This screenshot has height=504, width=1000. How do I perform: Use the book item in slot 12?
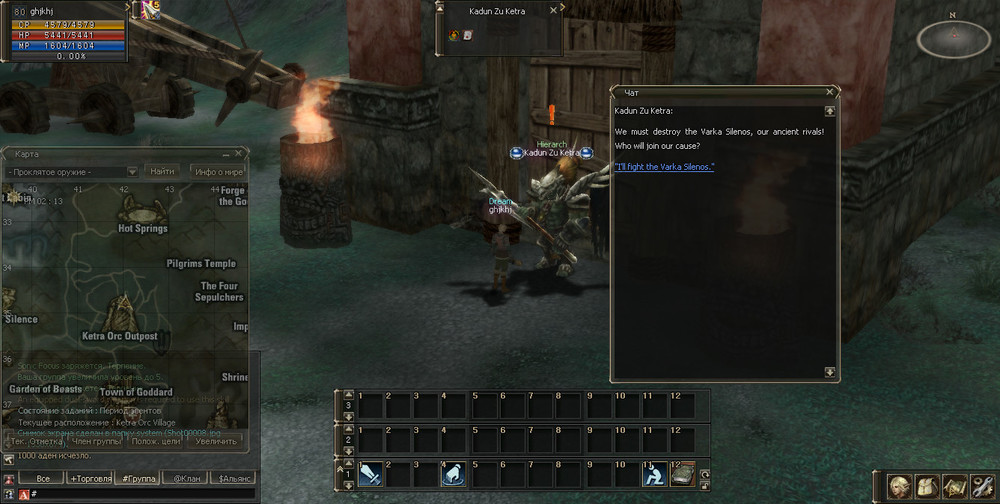click(x=682, y=476)
